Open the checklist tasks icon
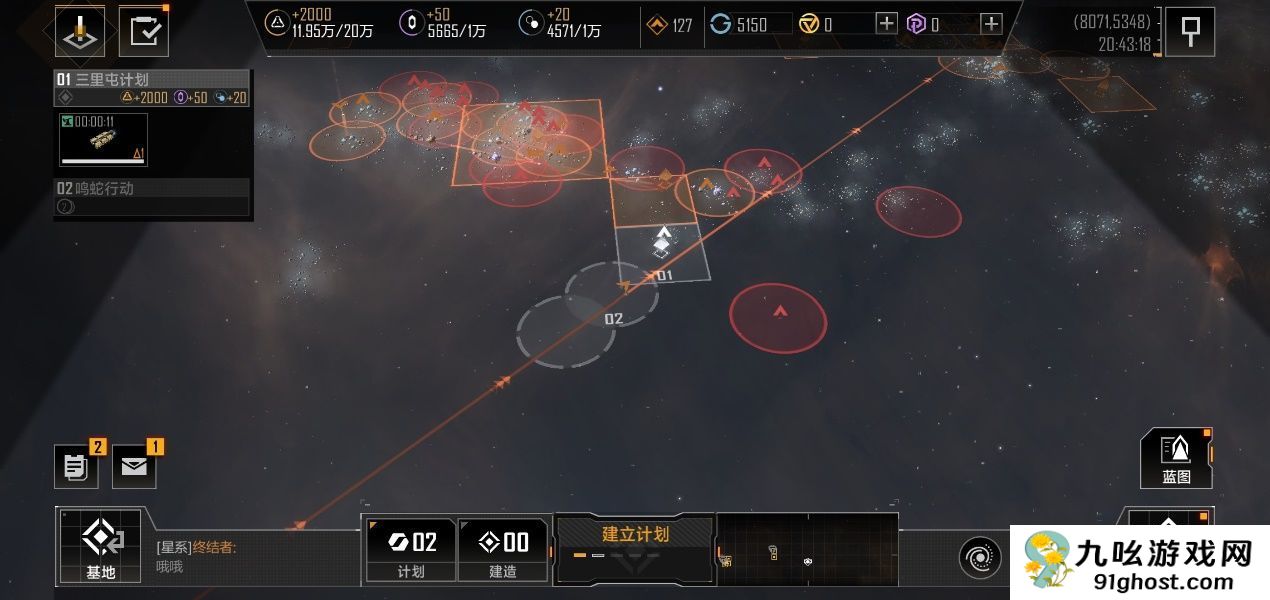Image resolution: width=1270 pixels, height=600 pixels. pyautogui.click(x=144, y=32)
